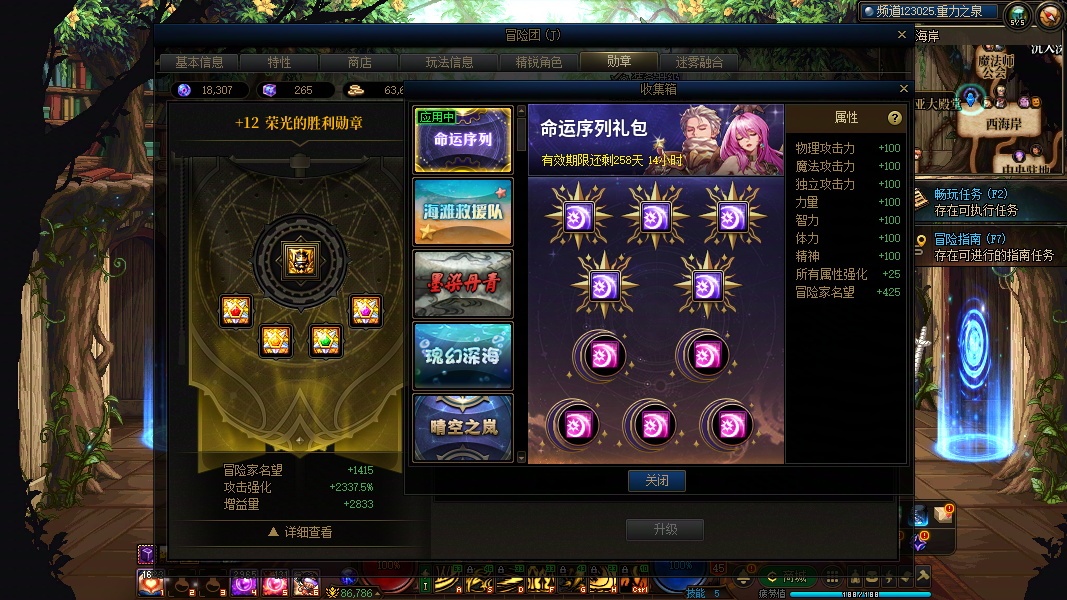Open the 迷雾融合 tab

699,62
